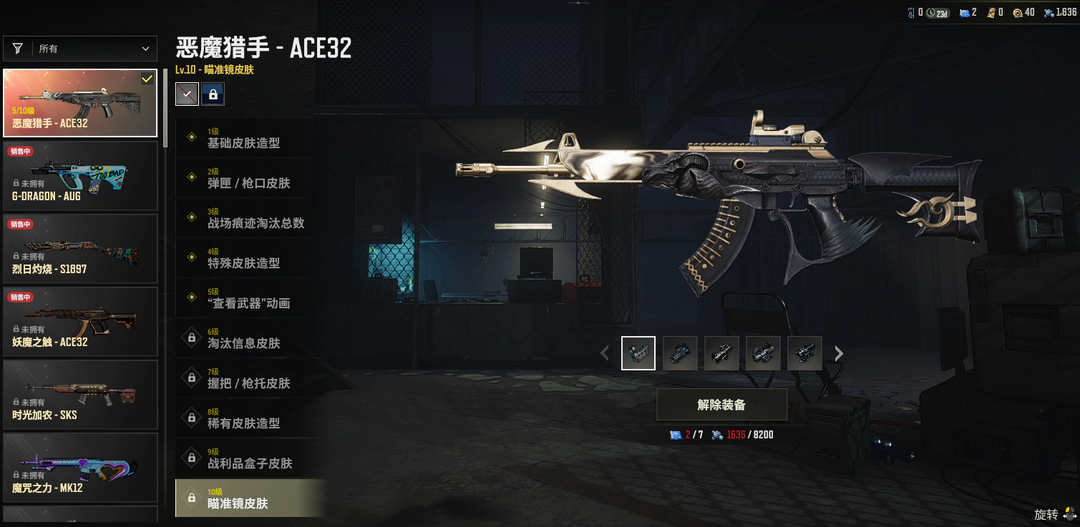This screenshot has width=1080, height=527.
Task: Select level 4 特殊皮肤造型 row
Action: 250,258
